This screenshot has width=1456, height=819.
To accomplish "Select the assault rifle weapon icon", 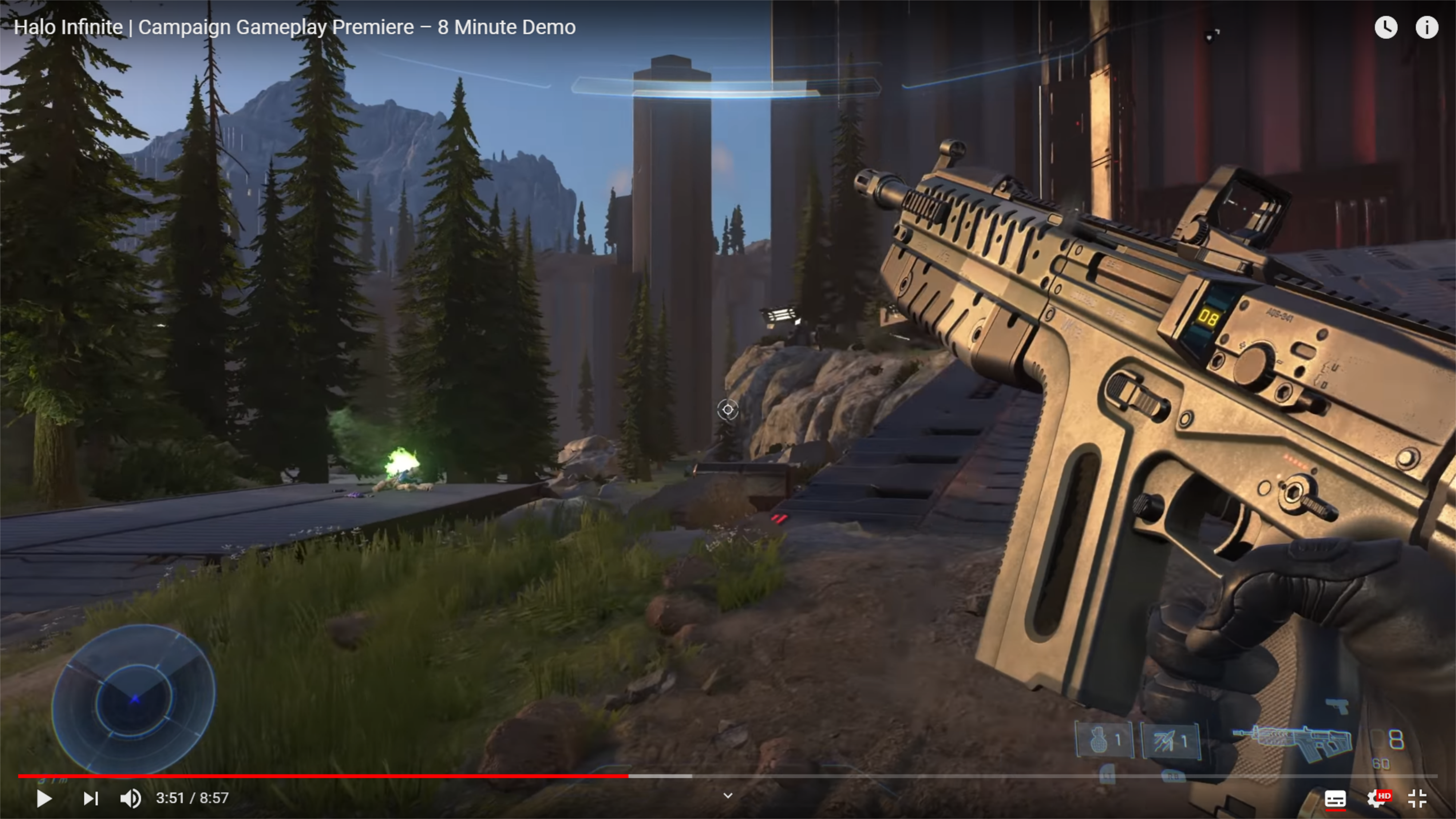I will point(1294,741).
